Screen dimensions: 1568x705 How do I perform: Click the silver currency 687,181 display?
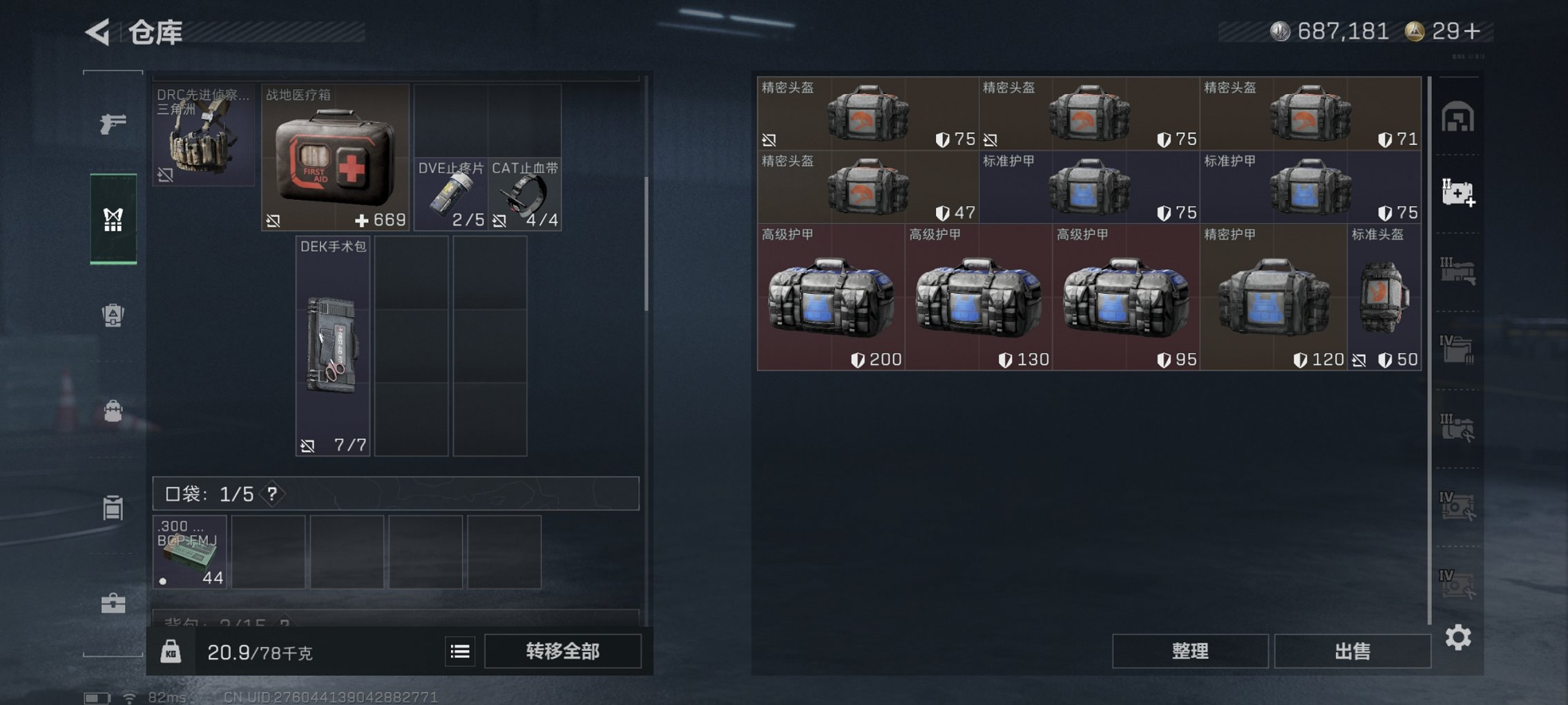click(1333, 31)
